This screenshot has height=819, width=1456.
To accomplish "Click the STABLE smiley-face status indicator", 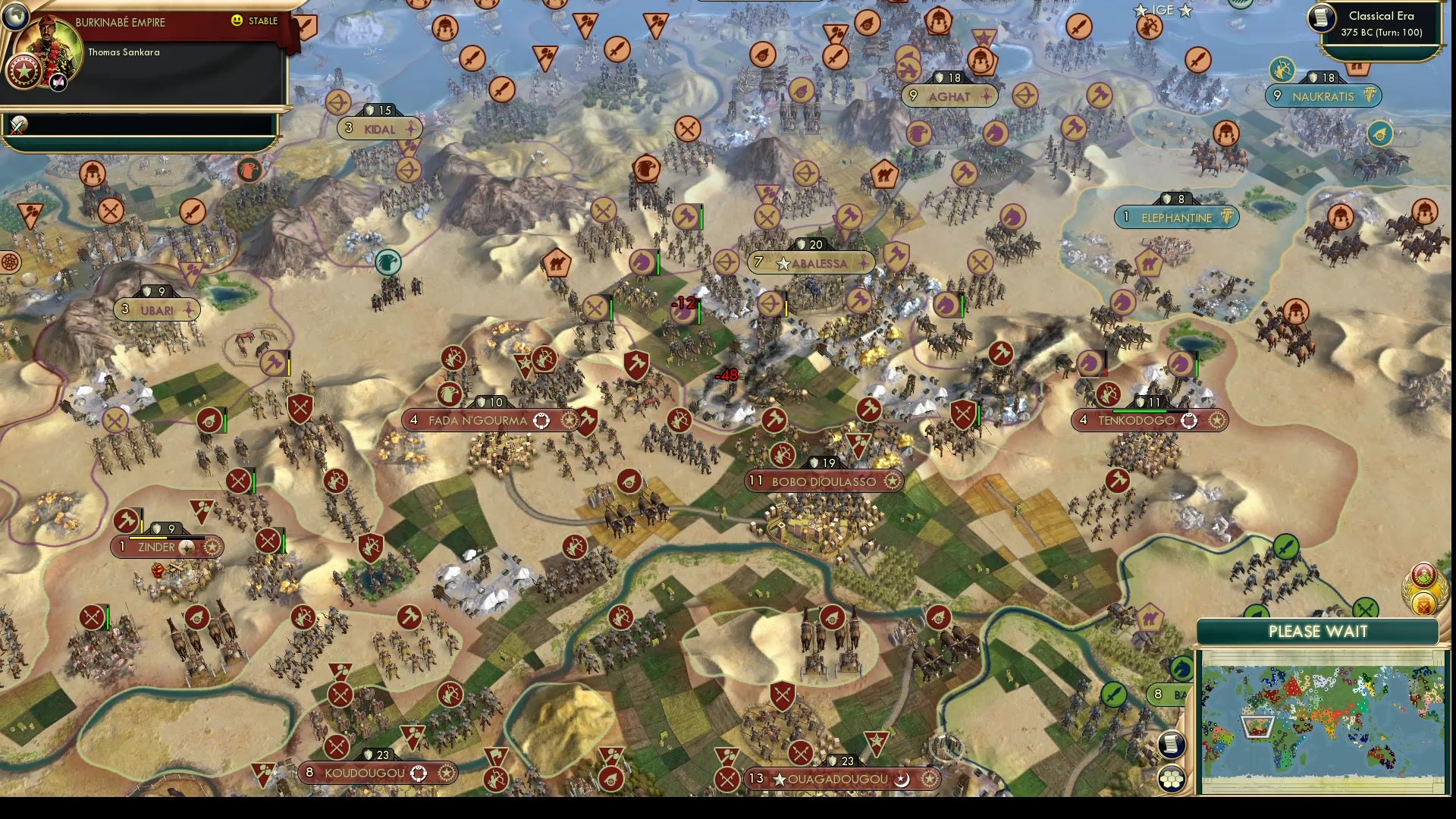I will (237, 21).
